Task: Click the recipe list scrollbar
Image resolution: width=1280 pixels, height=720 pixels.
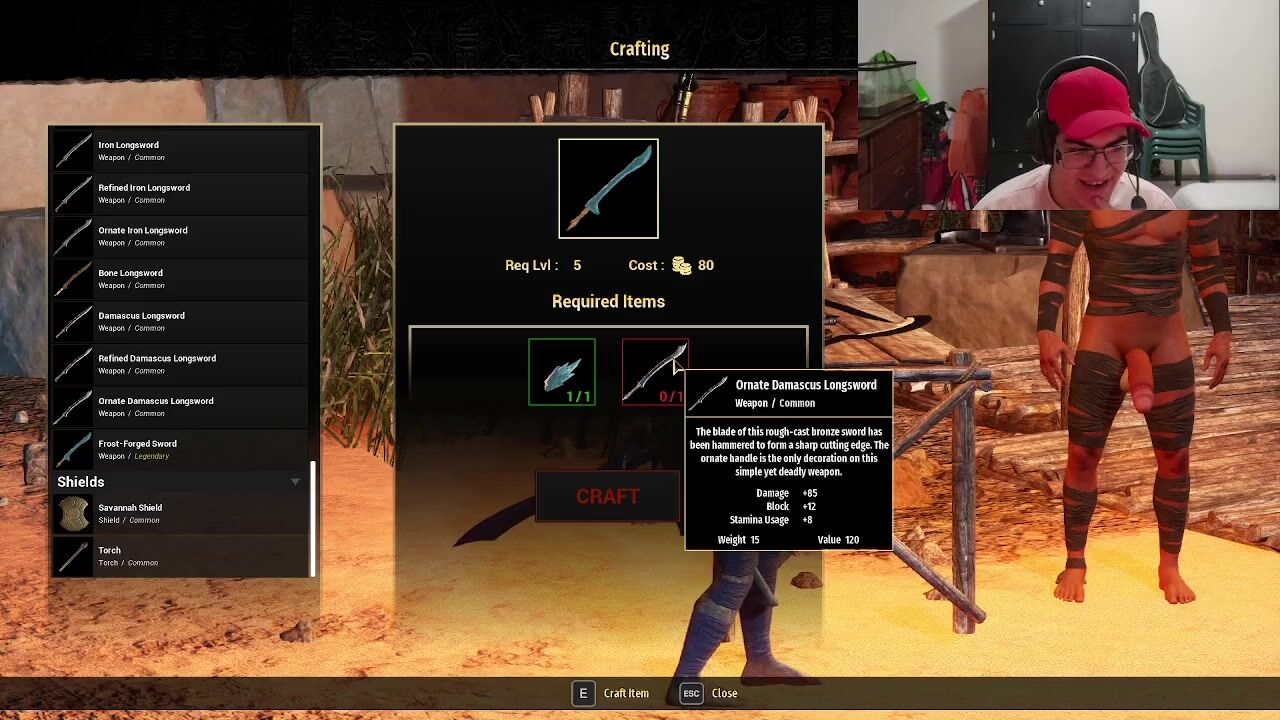Action: pos(313,518)
